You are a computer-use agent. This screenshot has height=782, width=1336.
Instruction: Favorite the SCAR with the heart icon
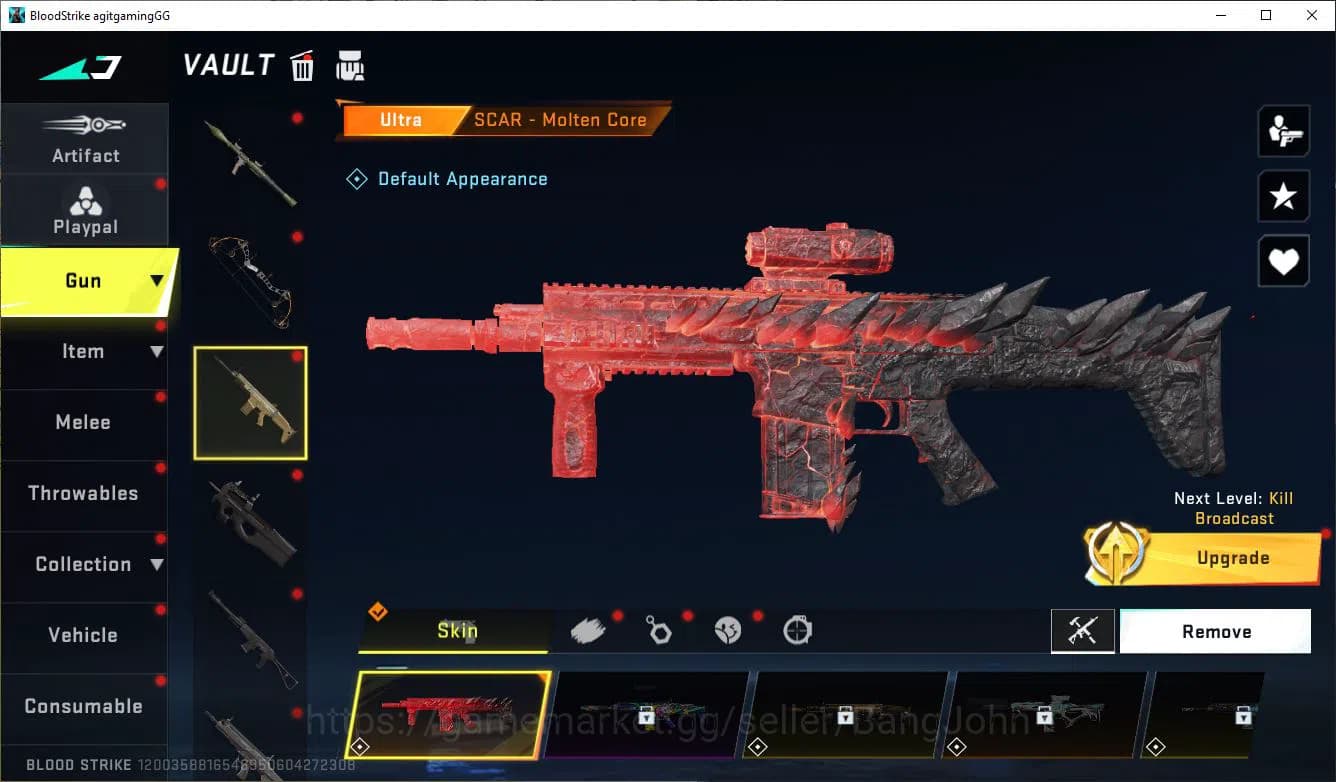[1284, 261]
